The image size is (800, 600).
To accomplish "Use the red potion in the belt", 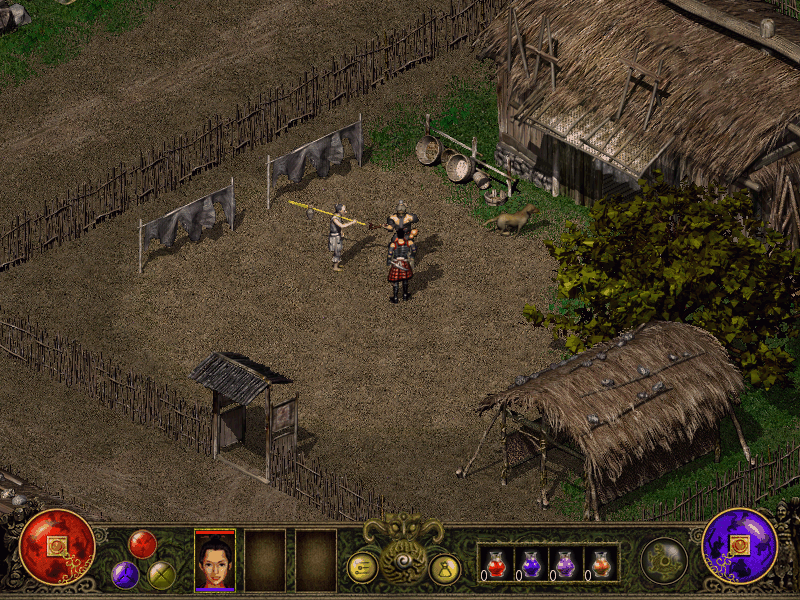I will pos(497,564).
